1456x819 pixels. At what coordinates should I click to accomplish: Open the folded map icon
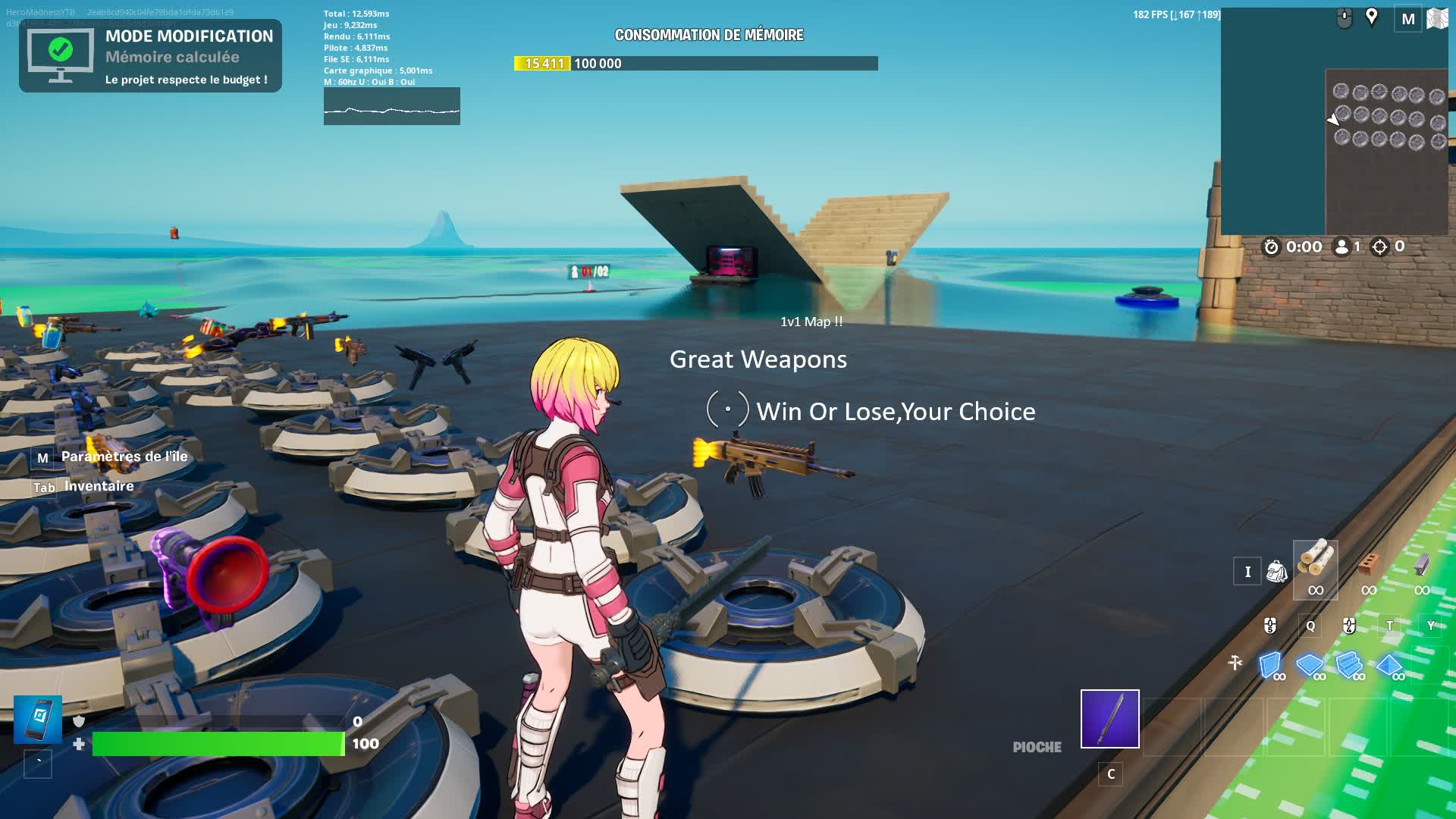[1437, 19]
